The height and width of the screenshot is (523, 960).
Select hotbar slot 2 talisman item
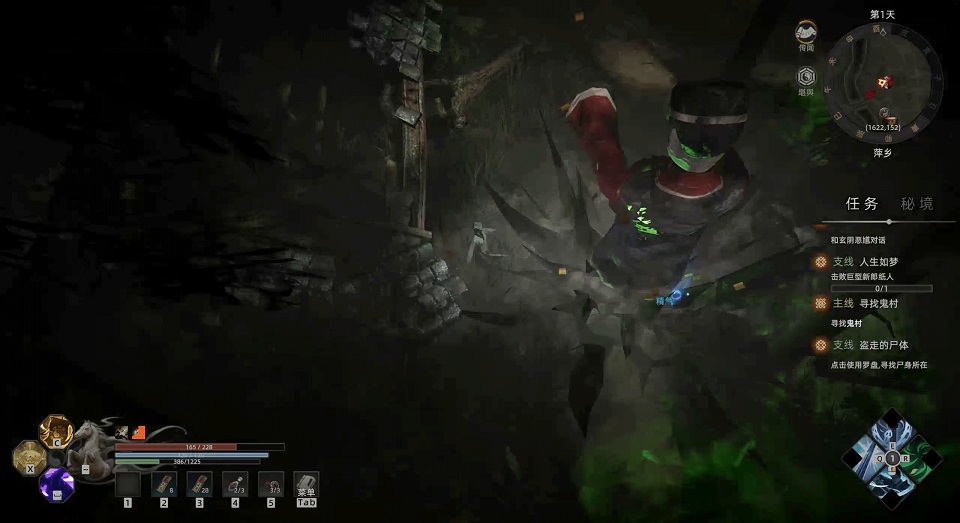coord(163,484)
